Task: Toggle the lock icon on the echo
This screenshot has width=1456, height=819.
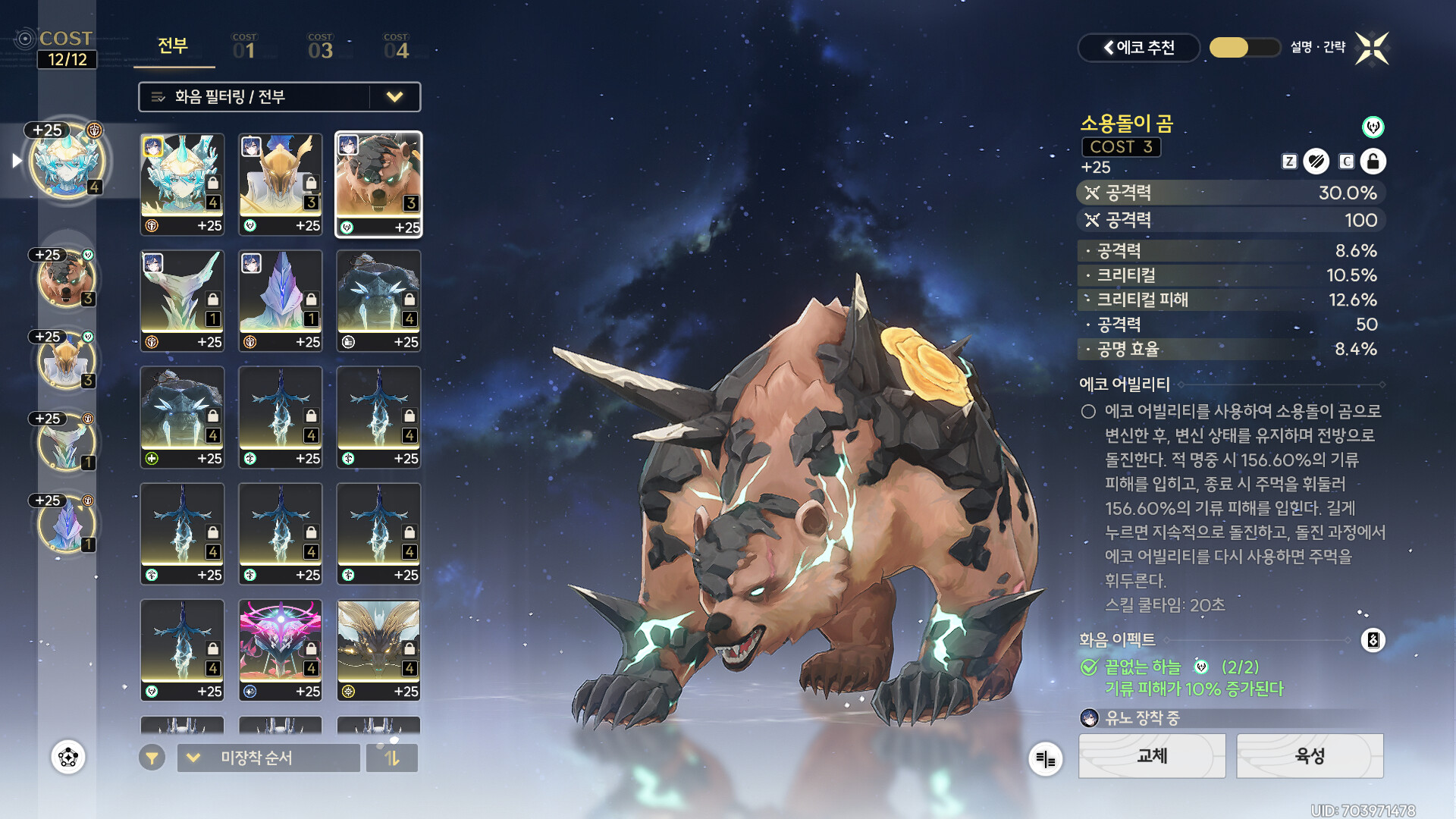Action: pos(1373,162)
